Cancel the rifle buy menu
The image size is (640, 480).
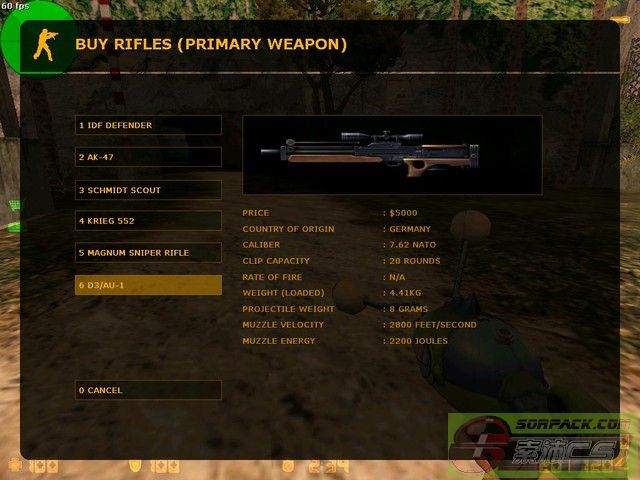(x=148, y=390)
